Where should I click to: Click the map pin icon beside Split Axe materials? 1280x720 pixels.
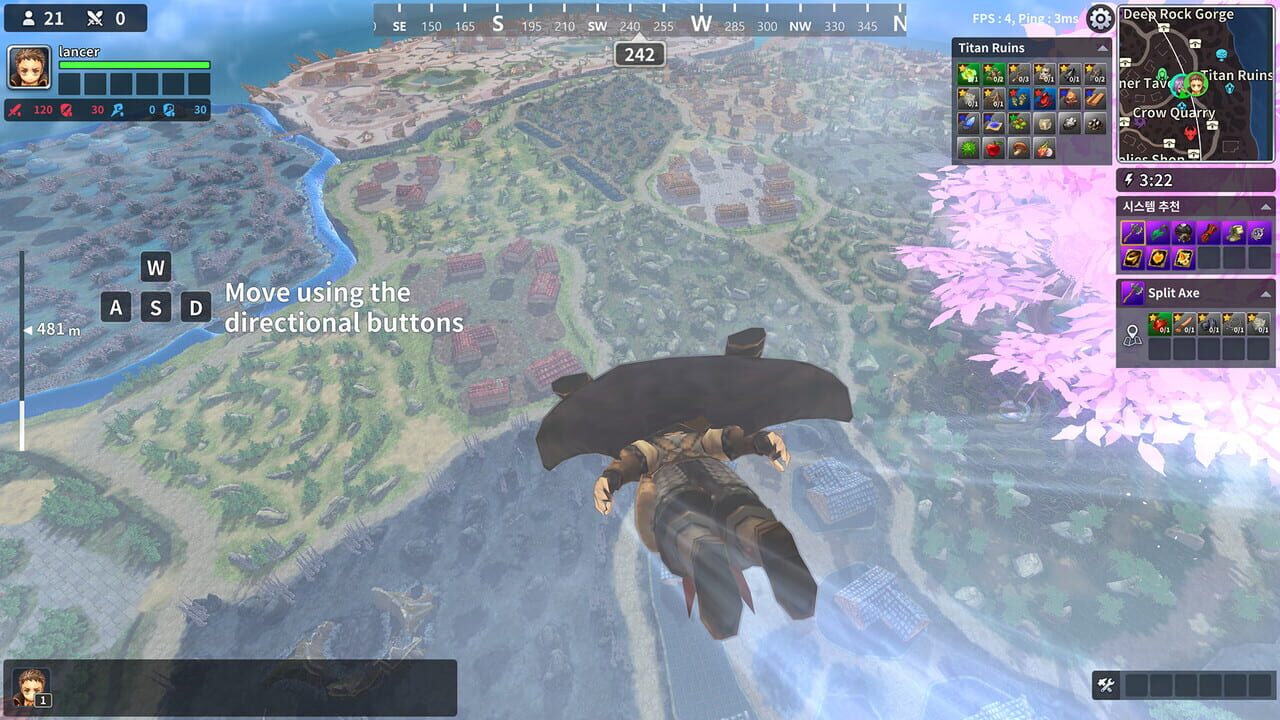pyautogui.click(x=1132, y=334)
